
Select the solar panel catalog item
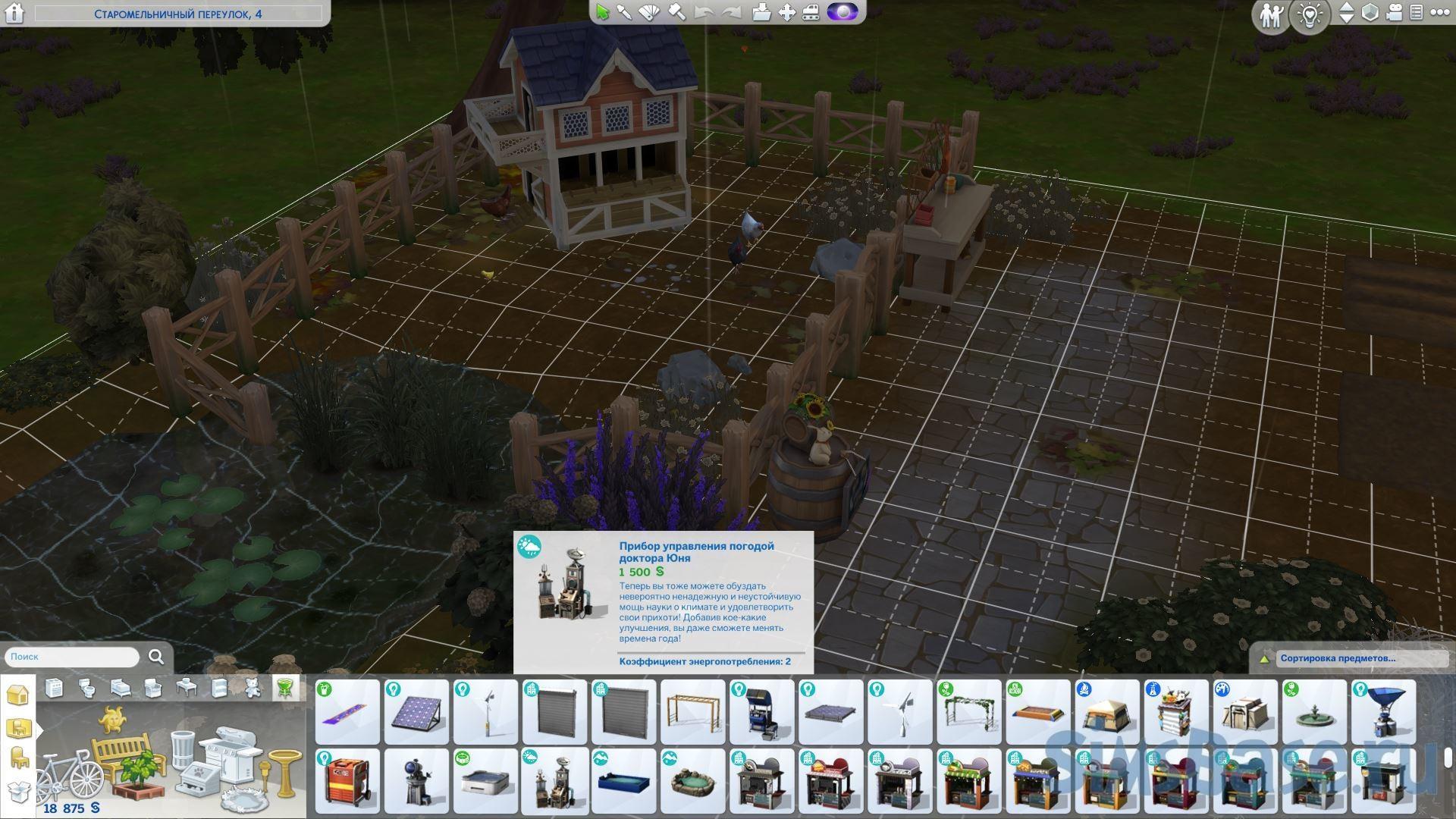pyautogui.click(x=416, y=712)
